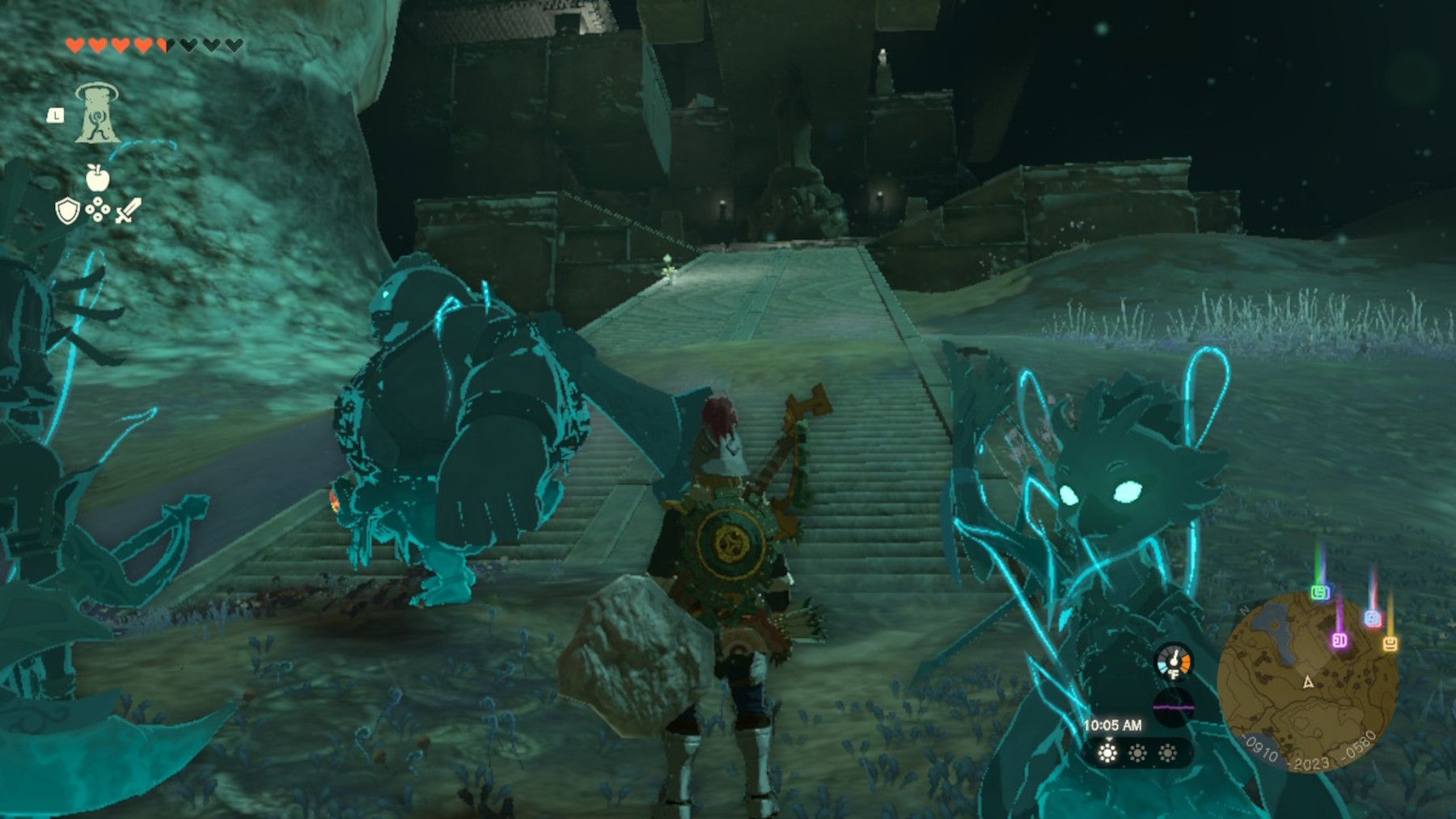
Task: Click the fifth partially-filled heart
Action: pyautogui.click(x=160, y=44)
